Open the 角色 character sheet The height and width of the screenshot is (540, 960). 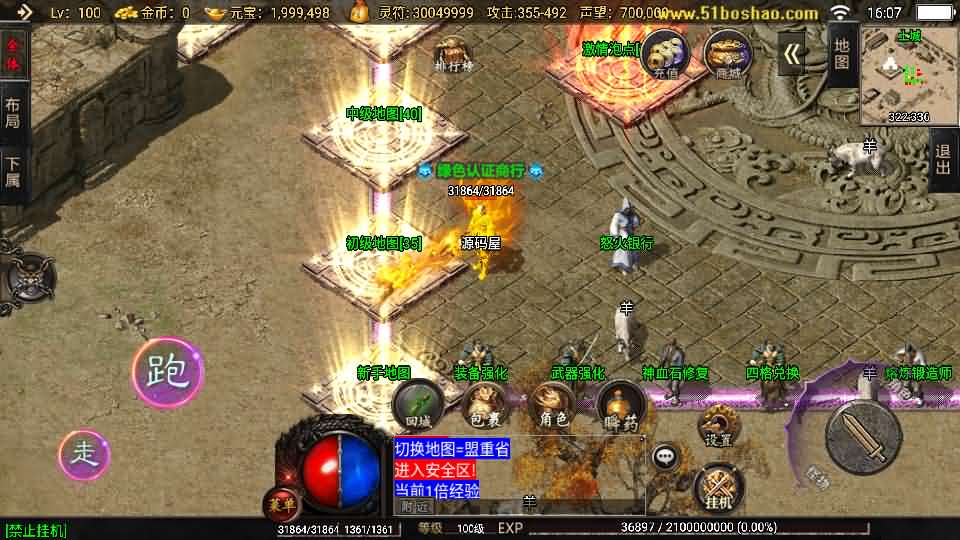click(553, 405)
